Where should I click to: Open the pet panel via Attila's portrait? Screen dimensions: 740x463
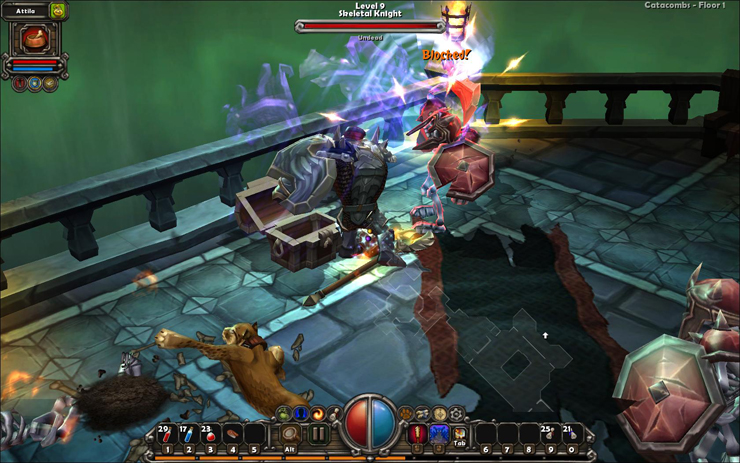pos(36,39)
